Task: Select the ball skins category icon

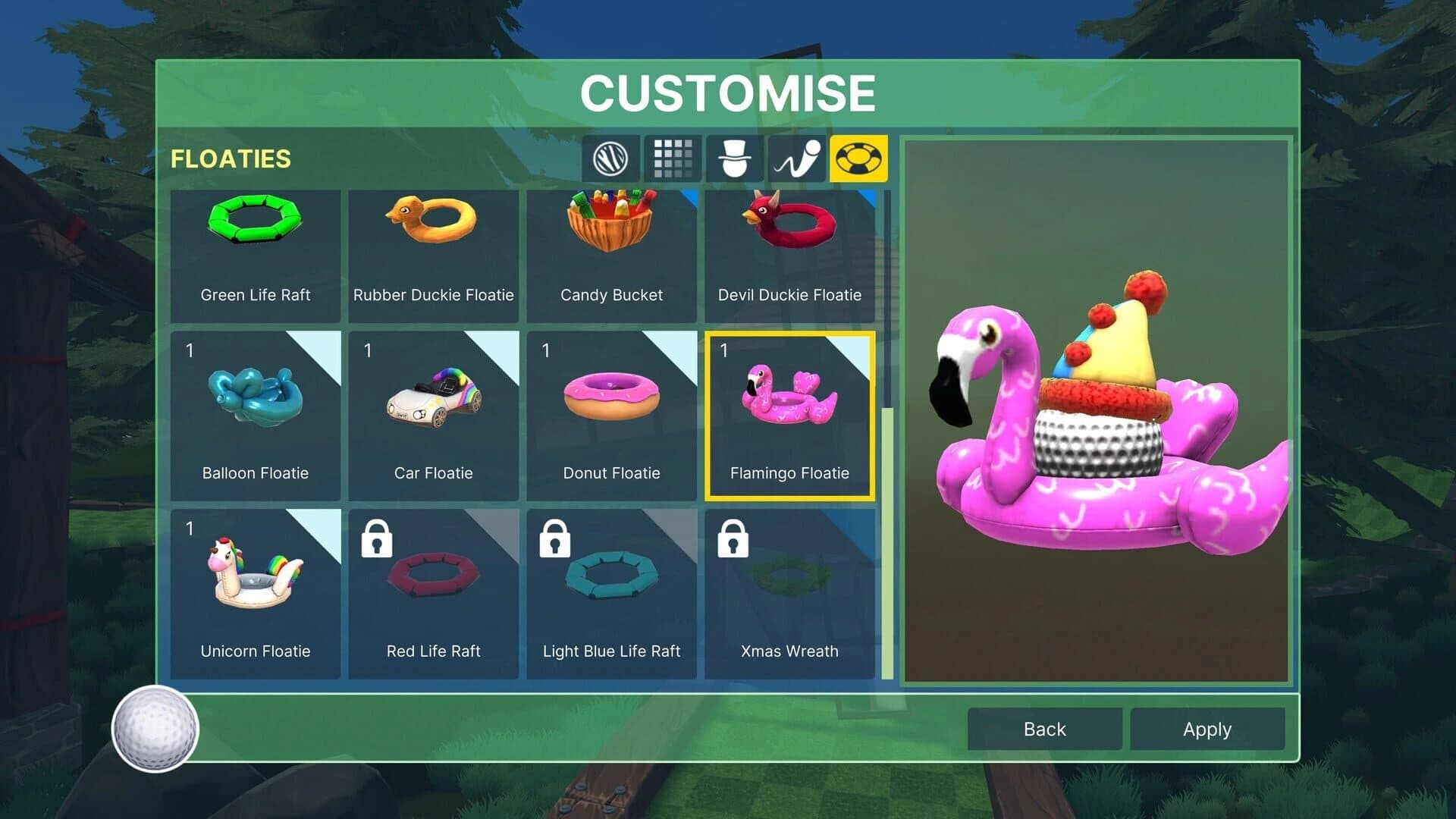Action: [610, 158]
